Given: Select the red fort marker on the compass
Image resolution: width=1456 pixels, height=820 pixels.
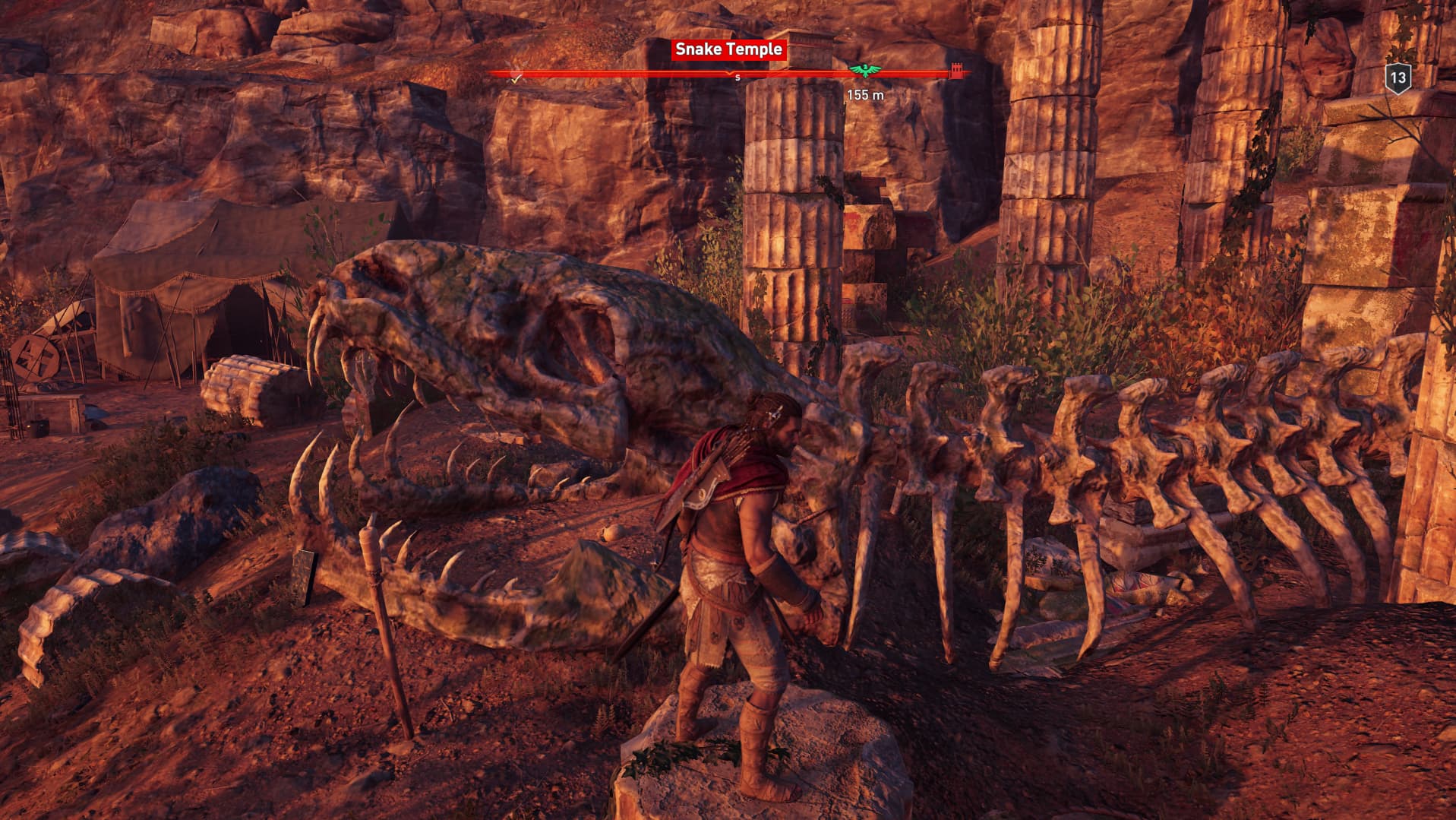Looking at the screenshot, I should coord(956,72).
